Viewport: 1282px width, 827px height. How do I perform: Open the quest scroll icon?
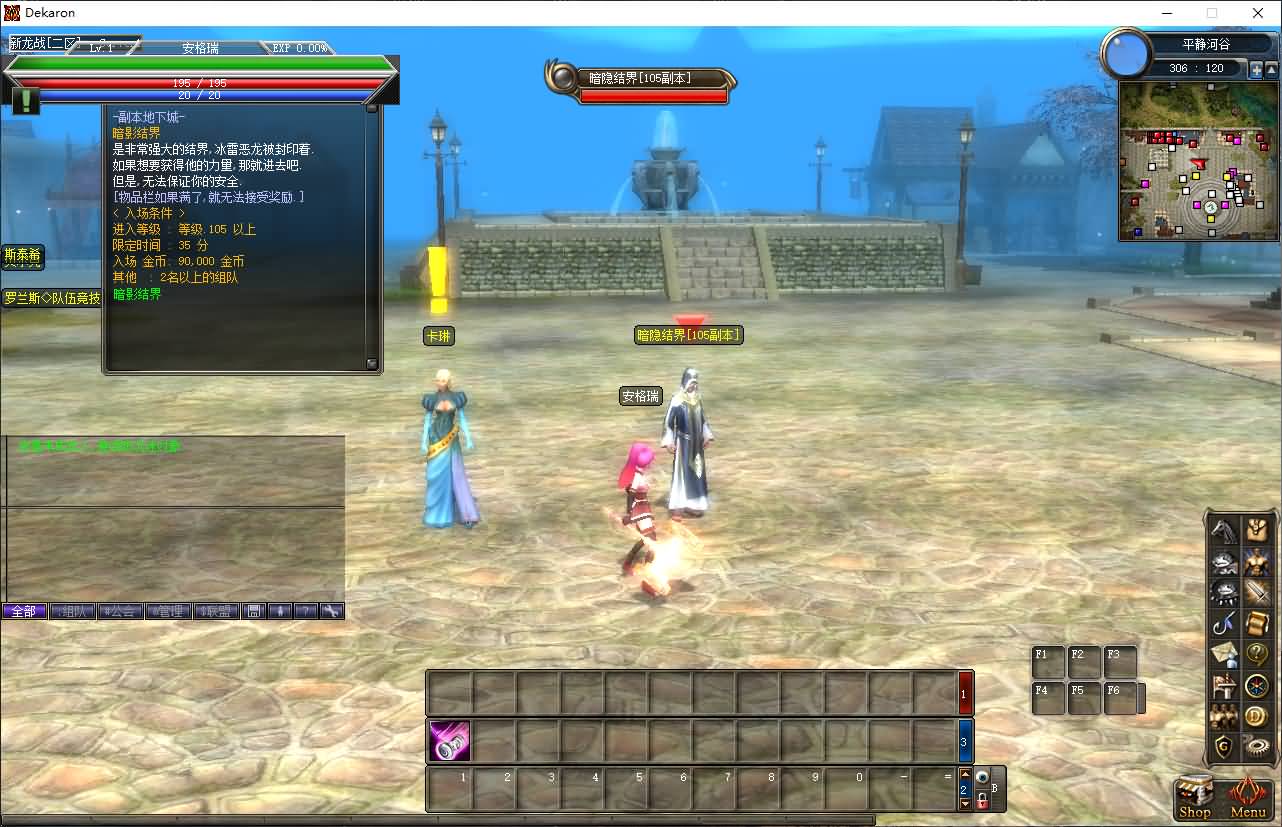pos(1256,624)
